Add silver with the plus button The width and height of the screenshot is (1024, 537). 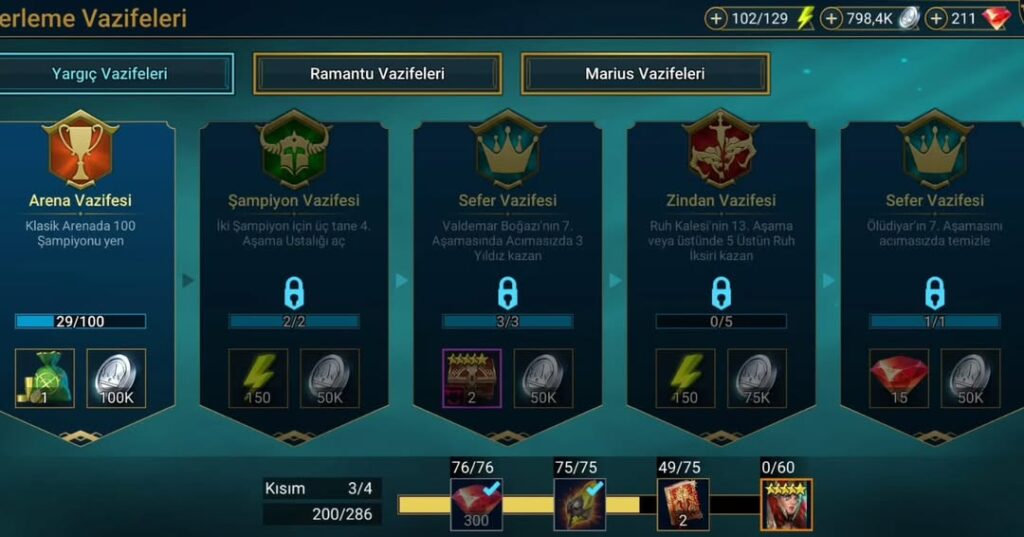pyautogui.click(x=831, y=18)
